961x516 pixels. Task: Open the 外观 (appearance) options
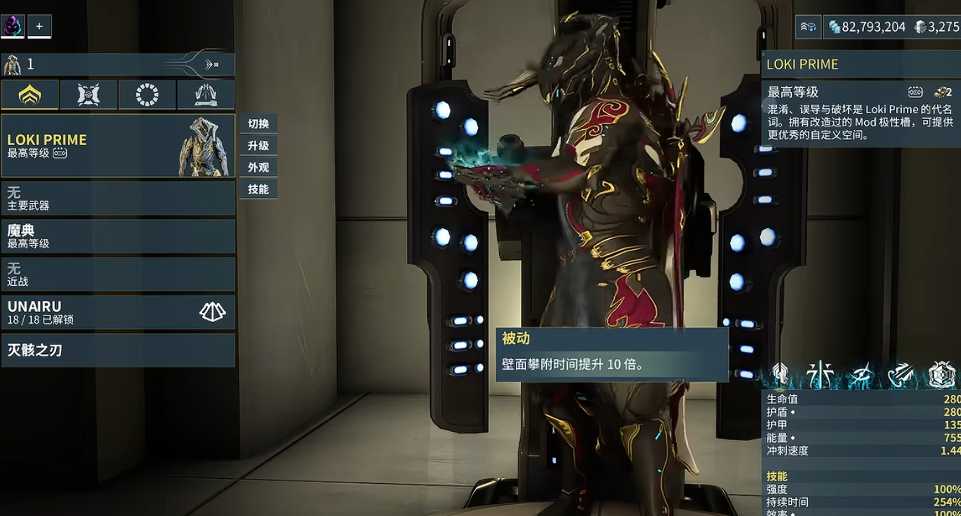258,167
